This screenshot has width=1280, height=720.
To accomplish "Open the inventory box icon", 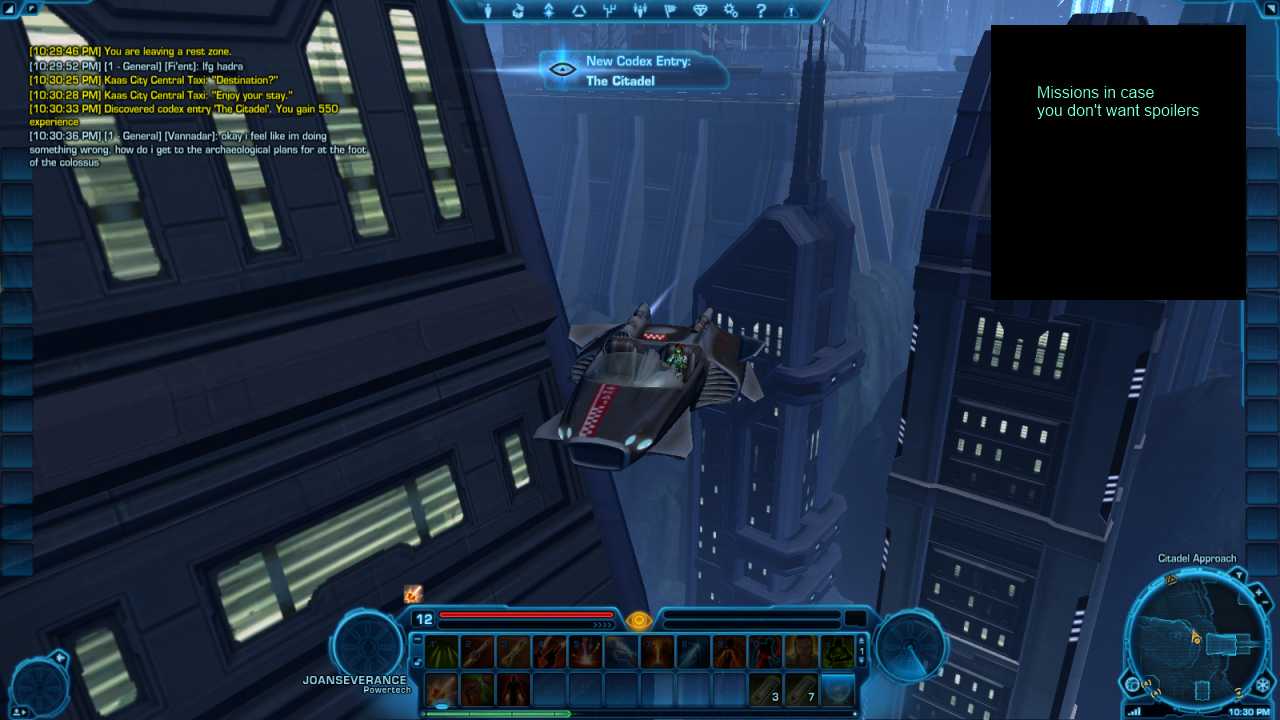I will pyautogui.click(x=518, y=11).
